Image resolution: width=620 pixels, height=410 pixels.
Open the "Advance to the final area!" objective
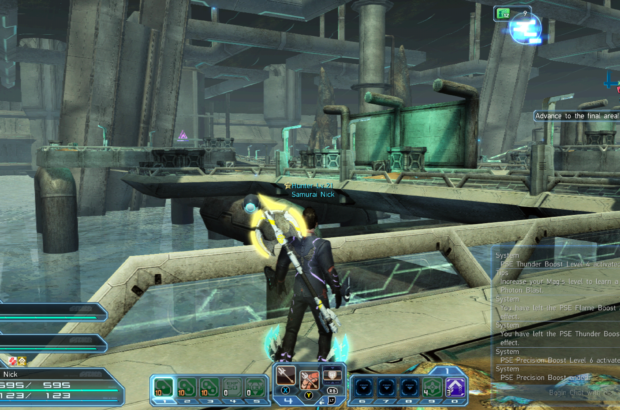pos(576,115)
